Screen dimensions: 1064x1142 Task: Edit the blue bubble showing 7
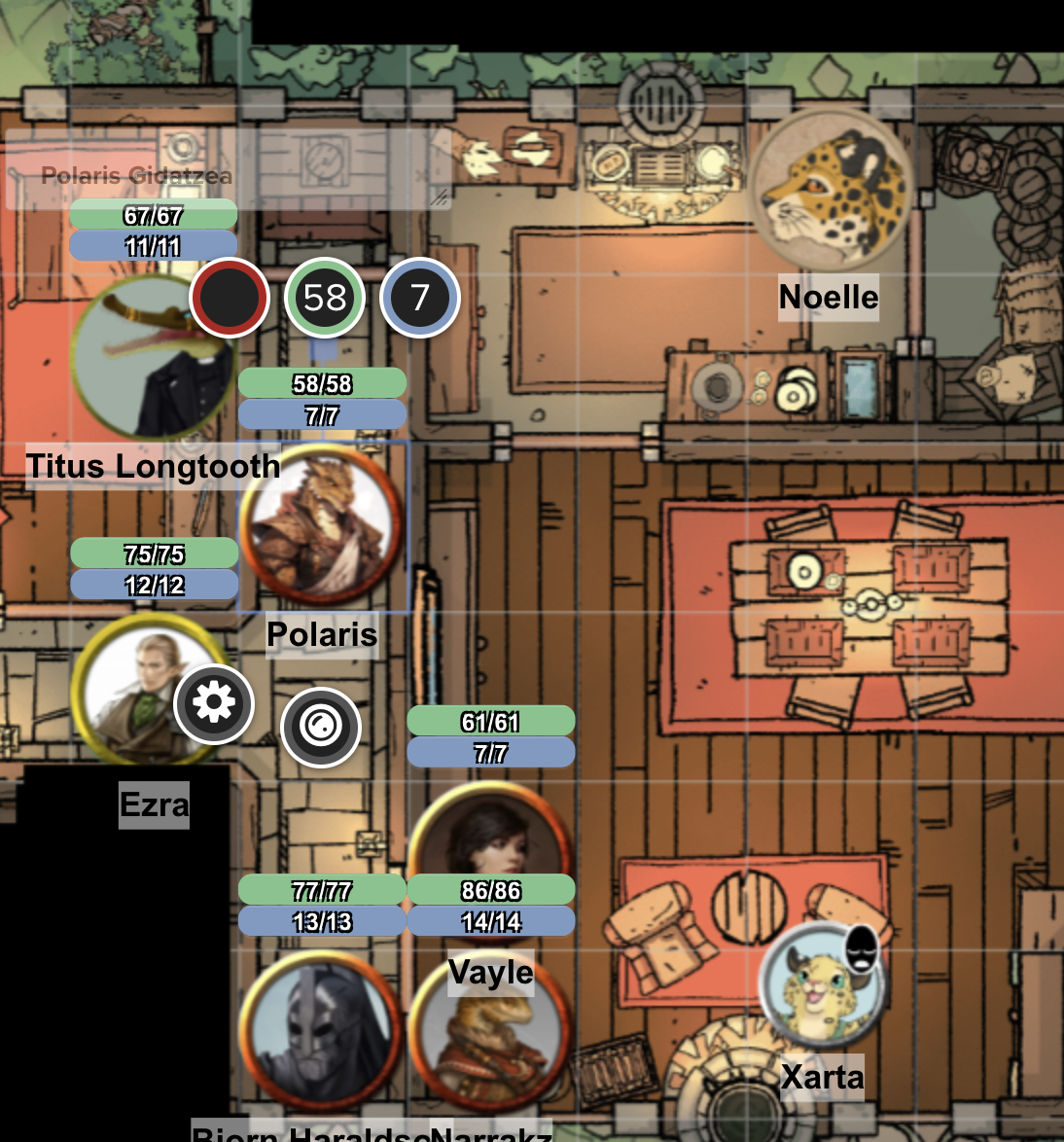420,298
